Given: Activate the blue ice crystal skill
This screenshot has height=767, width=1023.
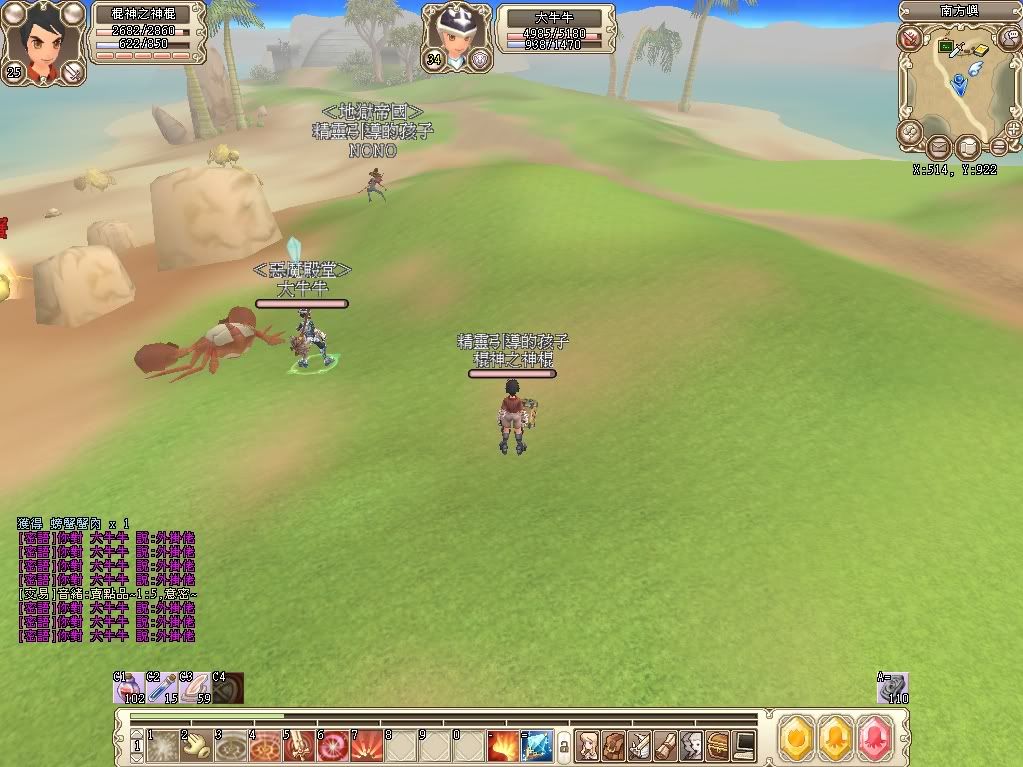Looking at the screenshot, I should (537, 745).
